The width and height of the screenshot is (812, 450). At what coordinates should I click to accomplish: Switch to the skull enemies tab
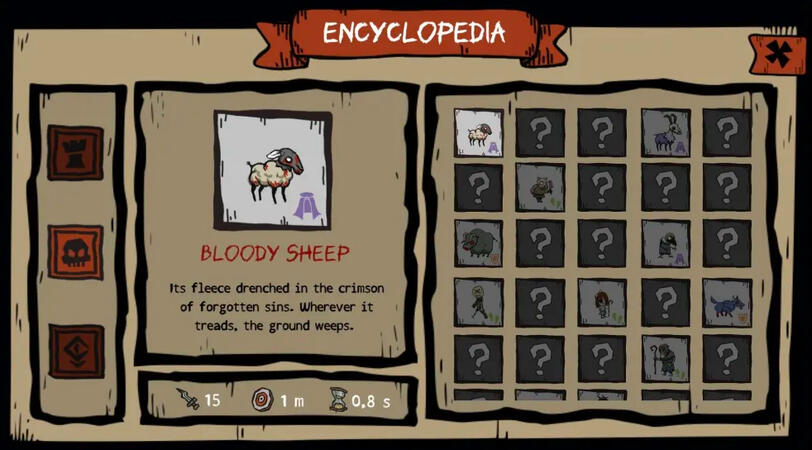(x=75, y=252)
